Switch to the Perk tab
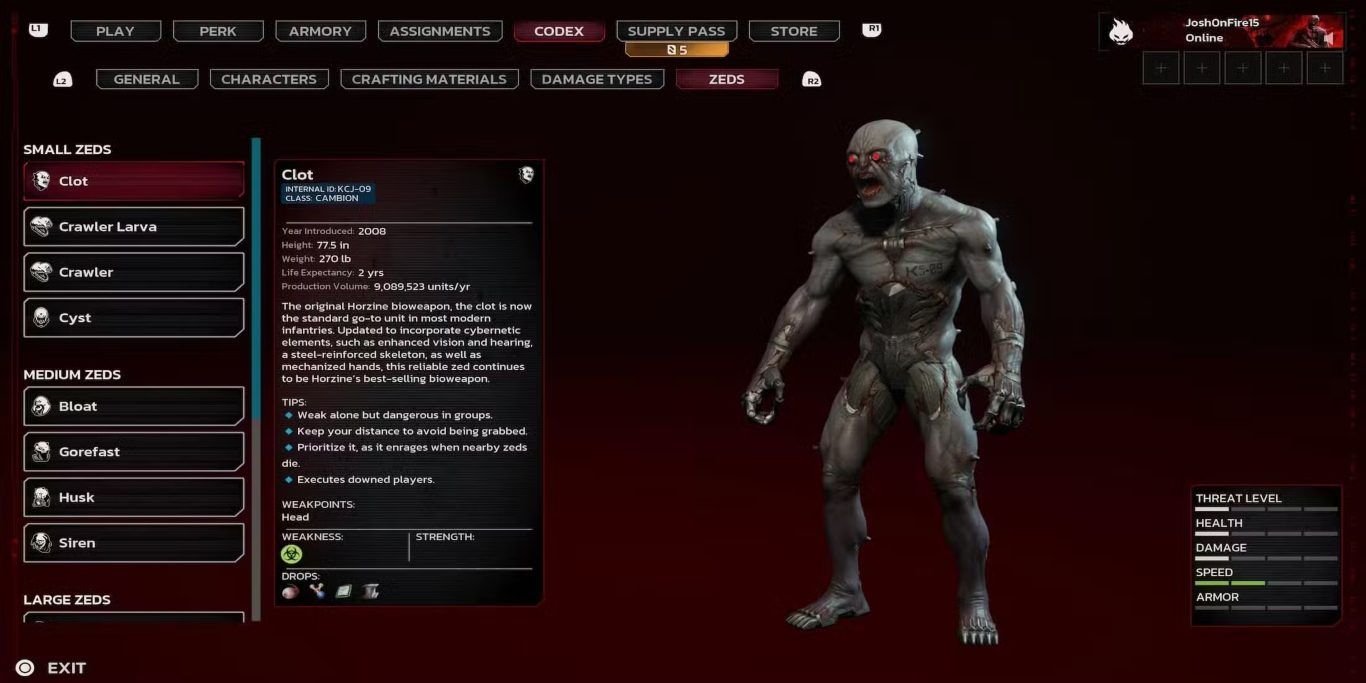Screen dimensions: 1366x683 click(x=218, y=31)
